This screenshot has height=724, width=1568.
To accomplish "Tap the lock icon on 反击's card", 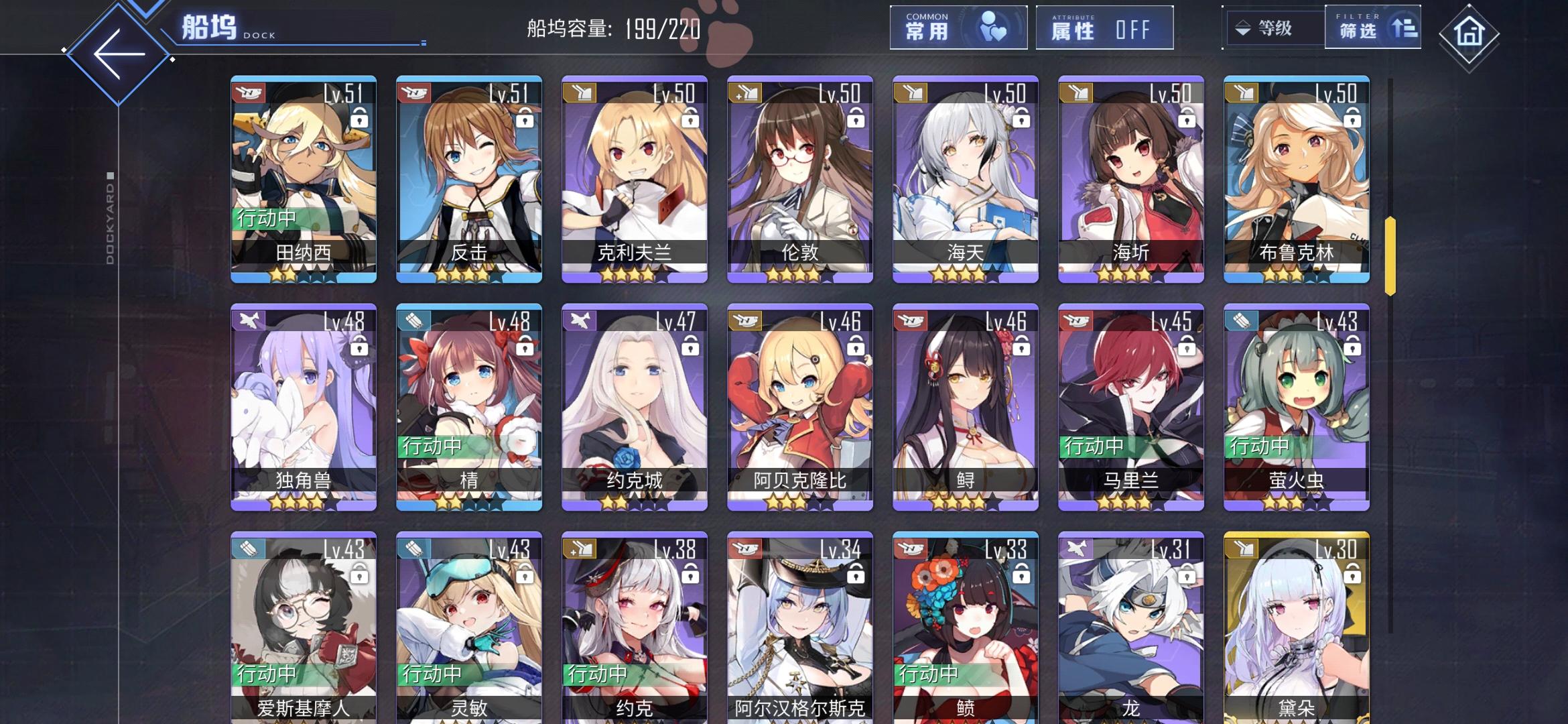I will (524, 117).
